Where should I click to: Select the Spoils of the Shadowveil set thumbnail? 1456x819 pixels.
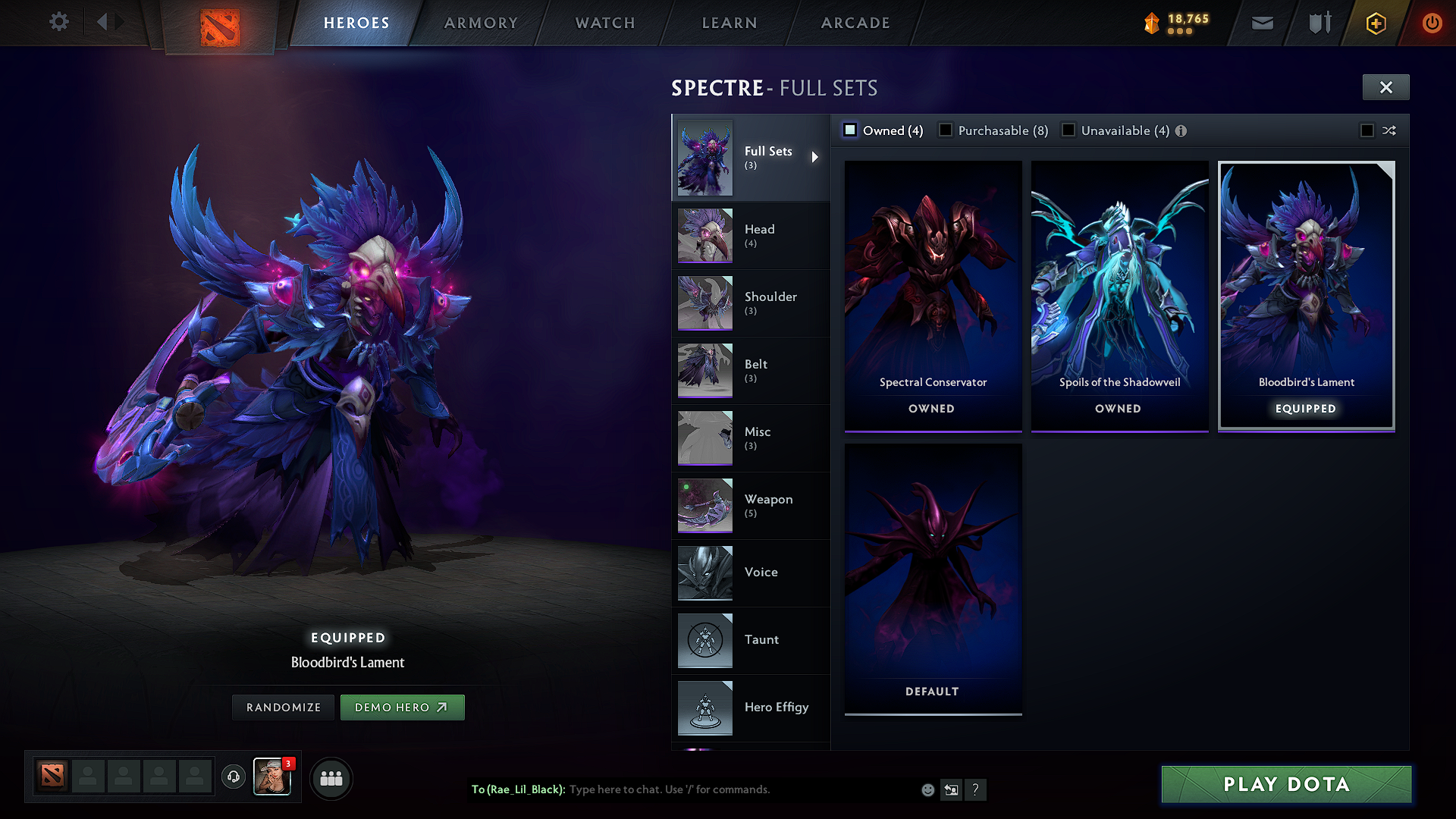point(1119,296)
